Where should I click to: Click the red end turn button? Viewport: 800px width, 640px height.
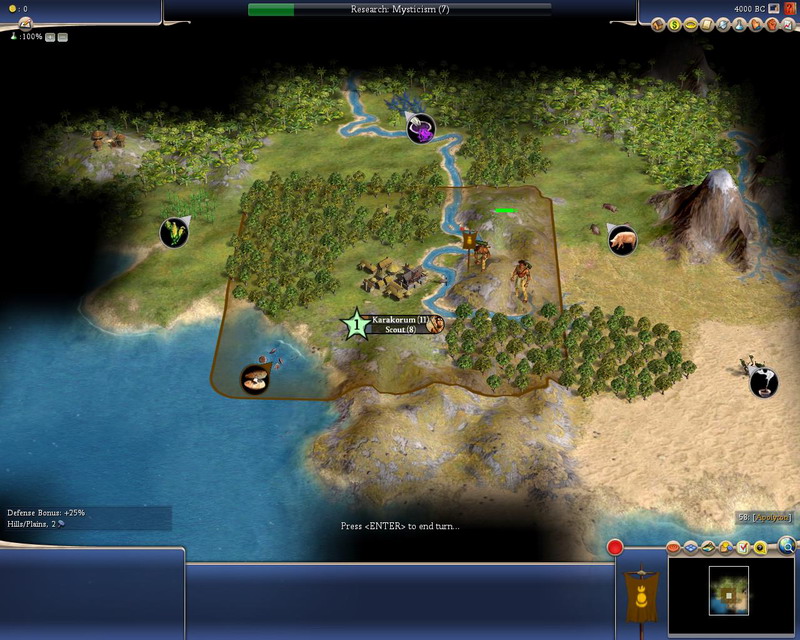(x=616, y=547)
